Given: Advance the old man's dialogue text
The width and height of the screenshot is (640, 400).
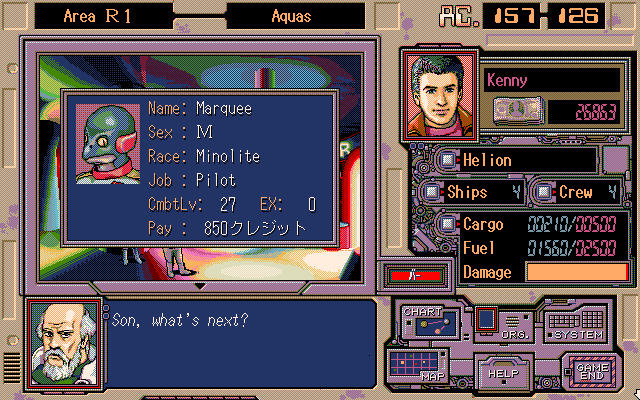Looking at the screenshot, I should point(238,340).
